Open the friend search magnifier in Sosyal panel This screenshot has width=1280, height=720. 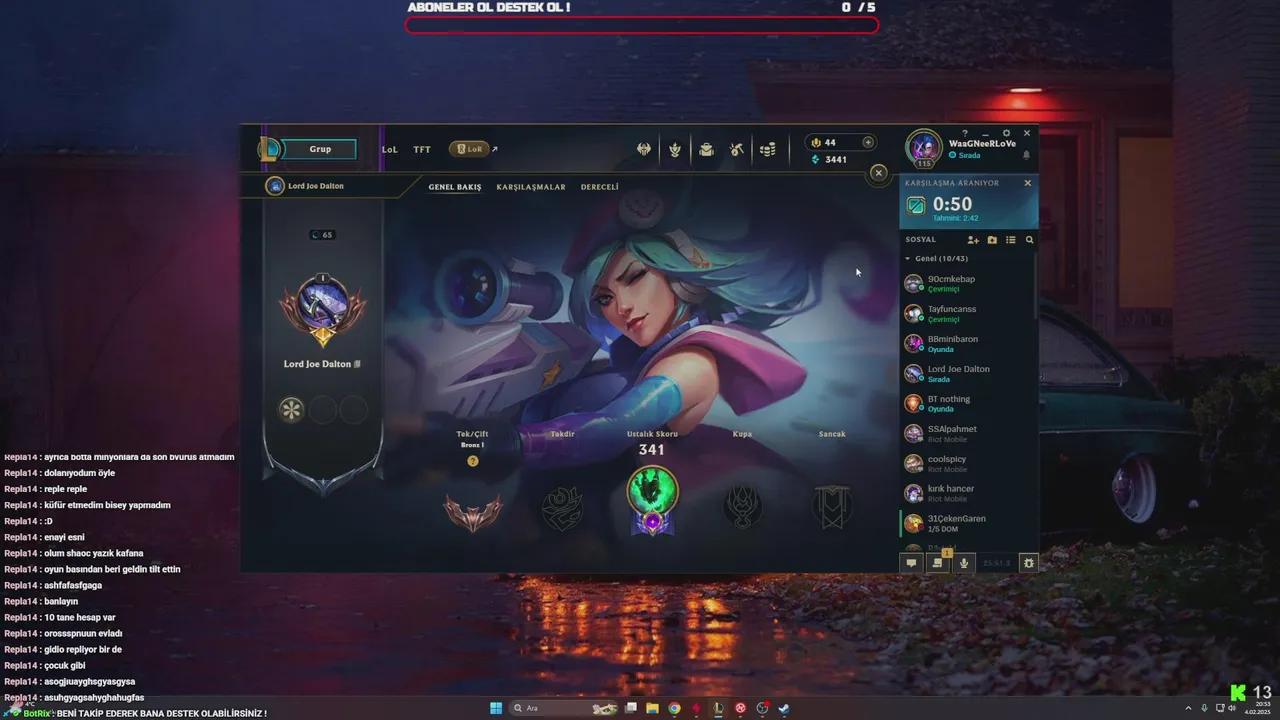1029,240
